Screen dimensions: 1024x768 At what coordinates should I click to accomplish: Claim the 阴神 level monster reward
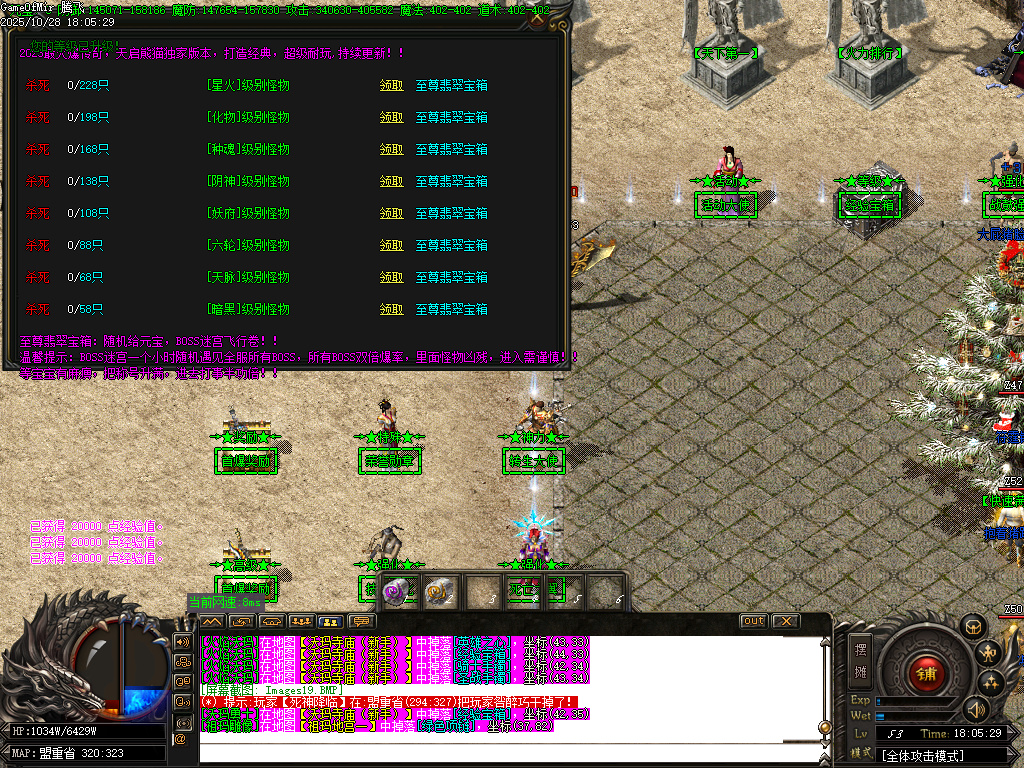[x=391, y=182]
